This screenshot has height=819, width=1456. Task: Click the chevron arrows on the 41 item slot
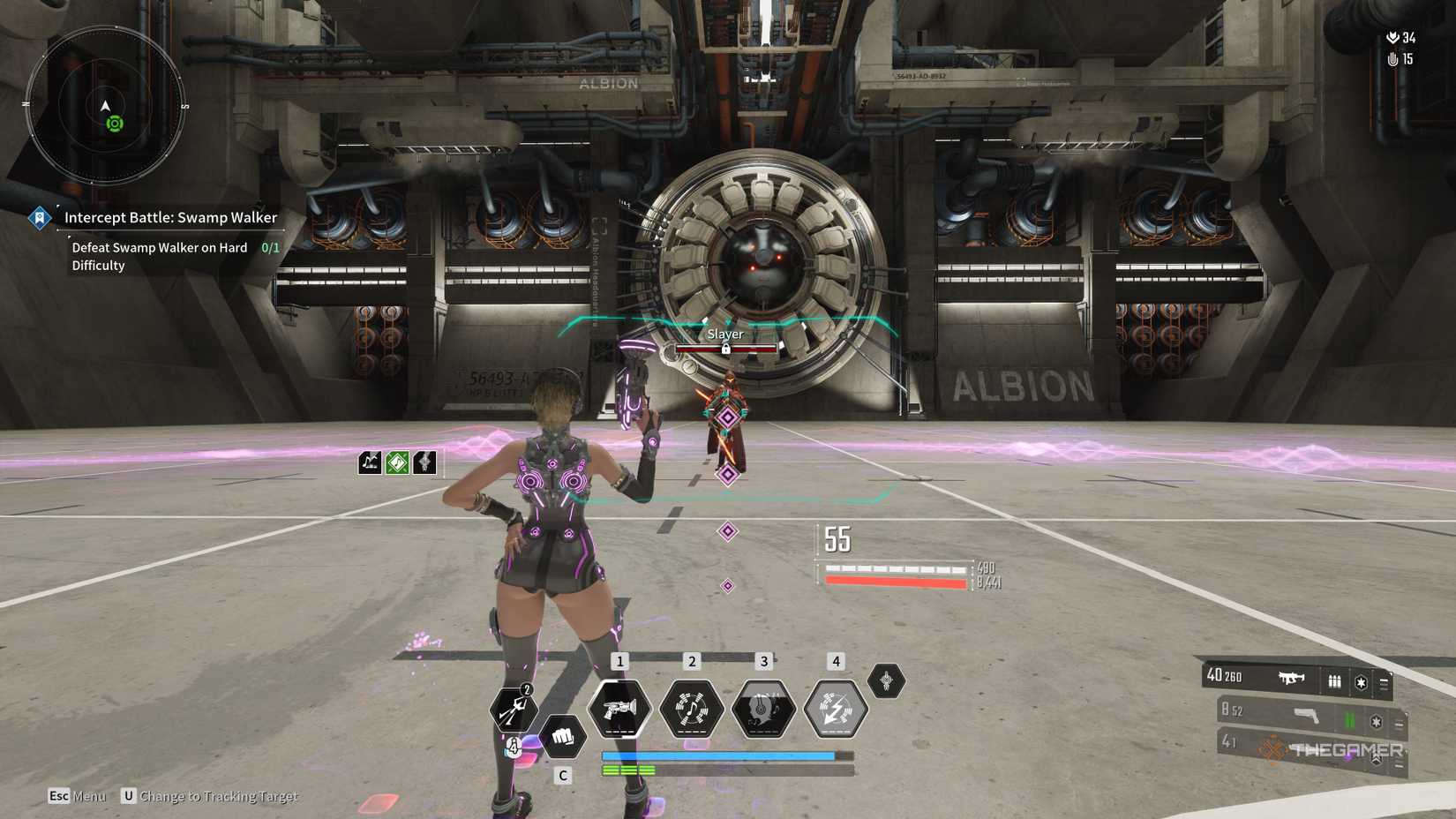1376,757
